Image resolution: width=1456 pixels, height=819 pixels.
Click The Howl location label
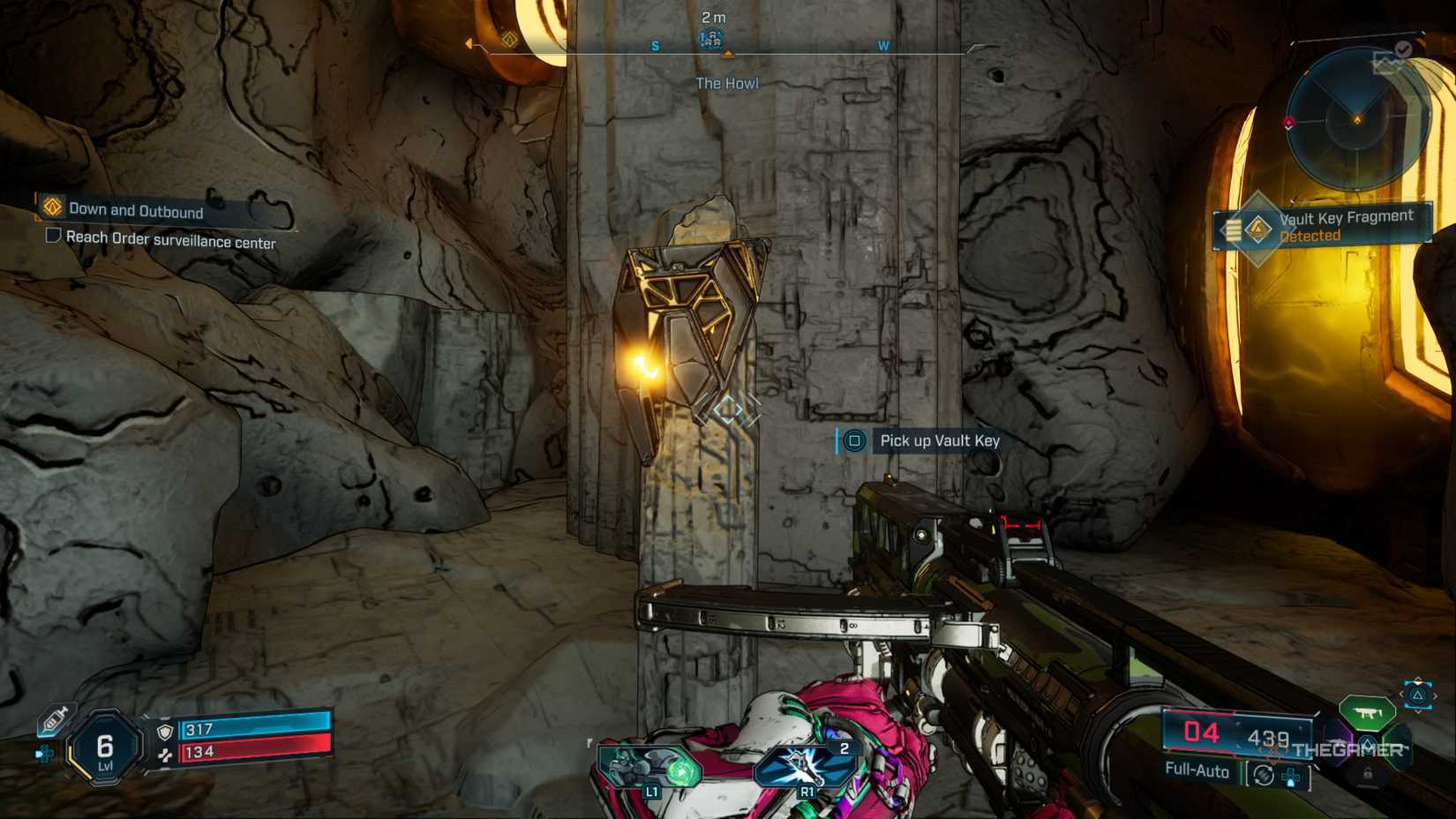[727, 82]
